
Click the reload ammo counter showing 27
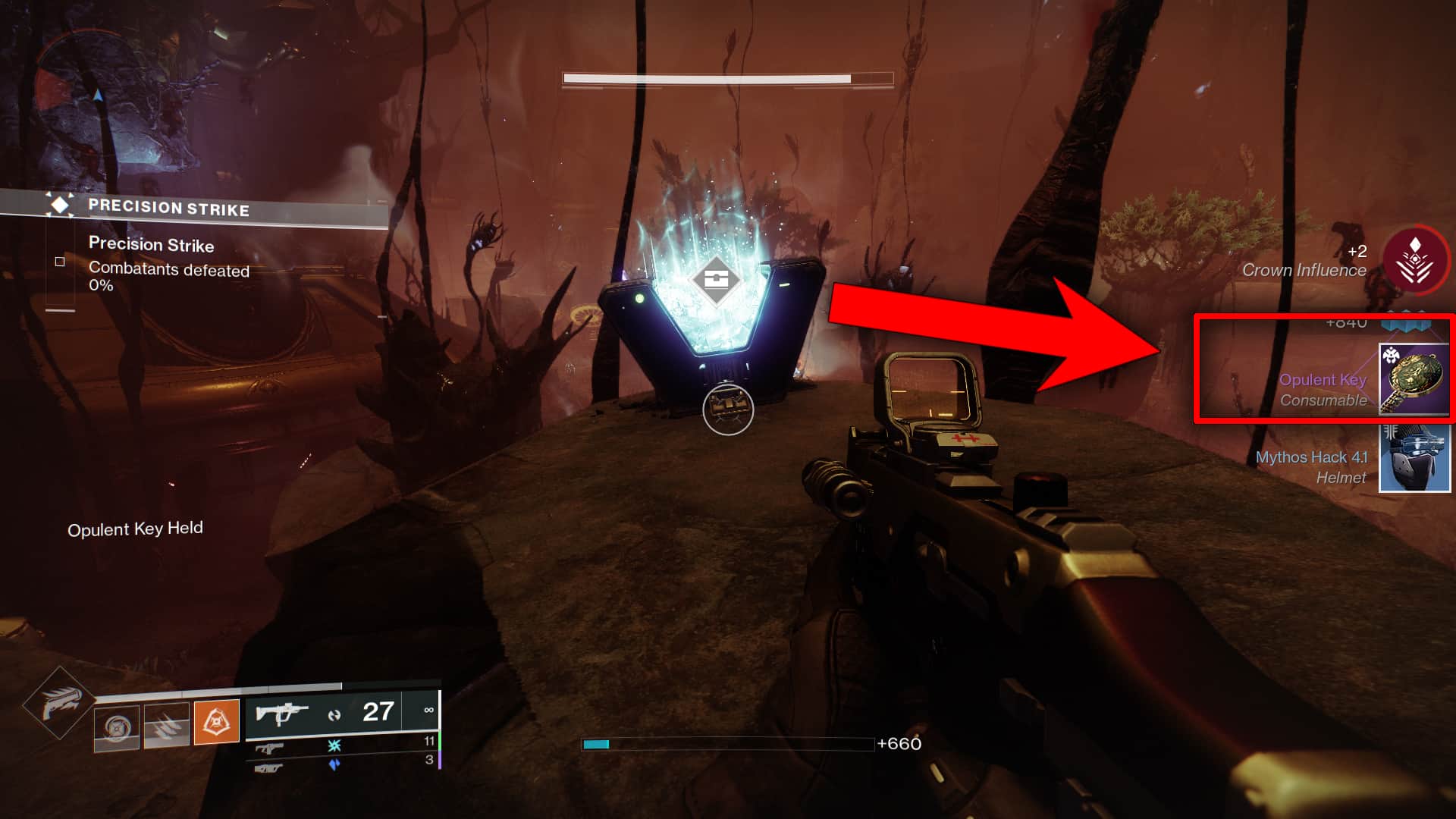378,711
